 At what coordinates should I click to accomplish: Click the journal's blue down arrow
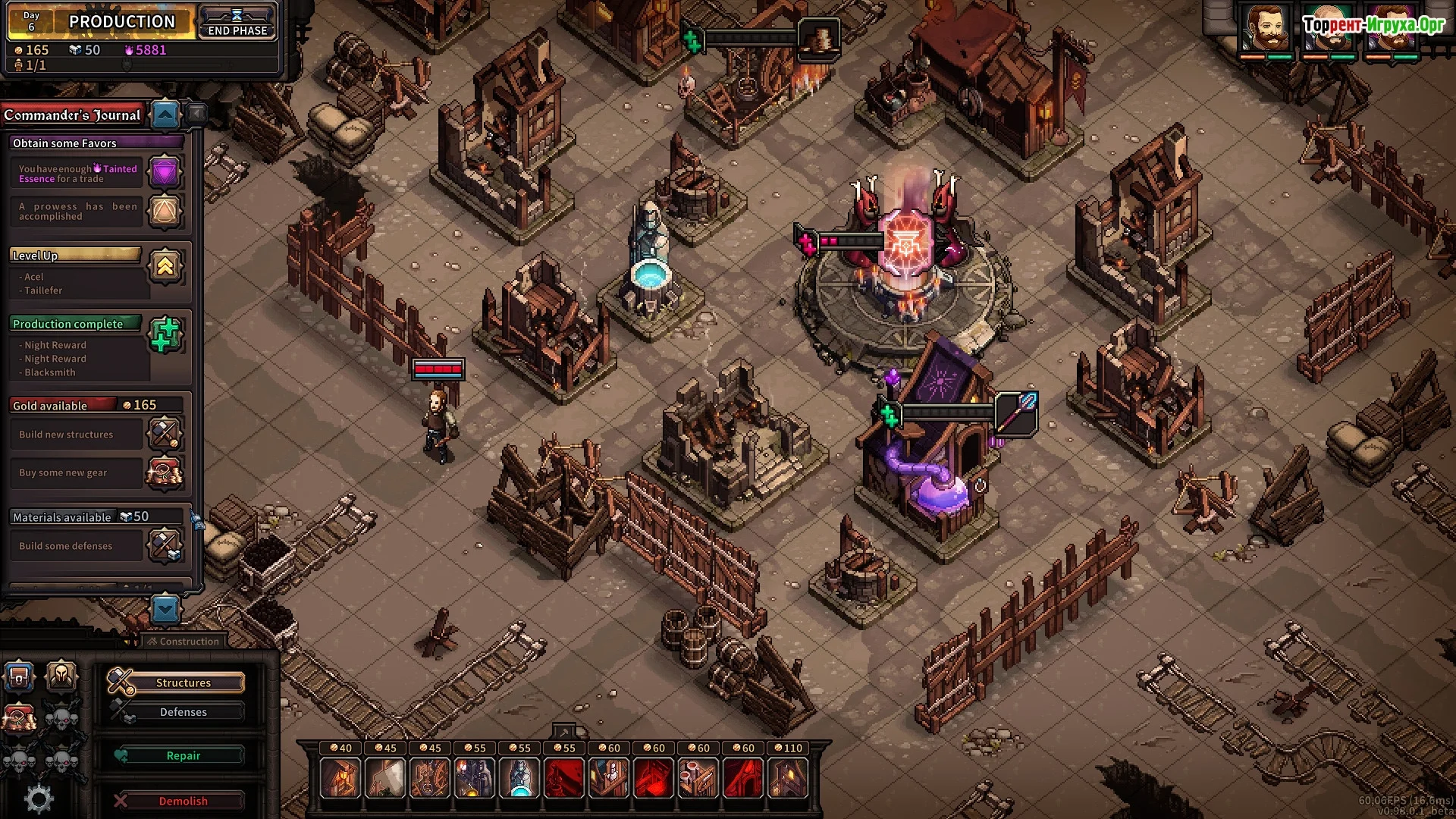pos(165,608)
